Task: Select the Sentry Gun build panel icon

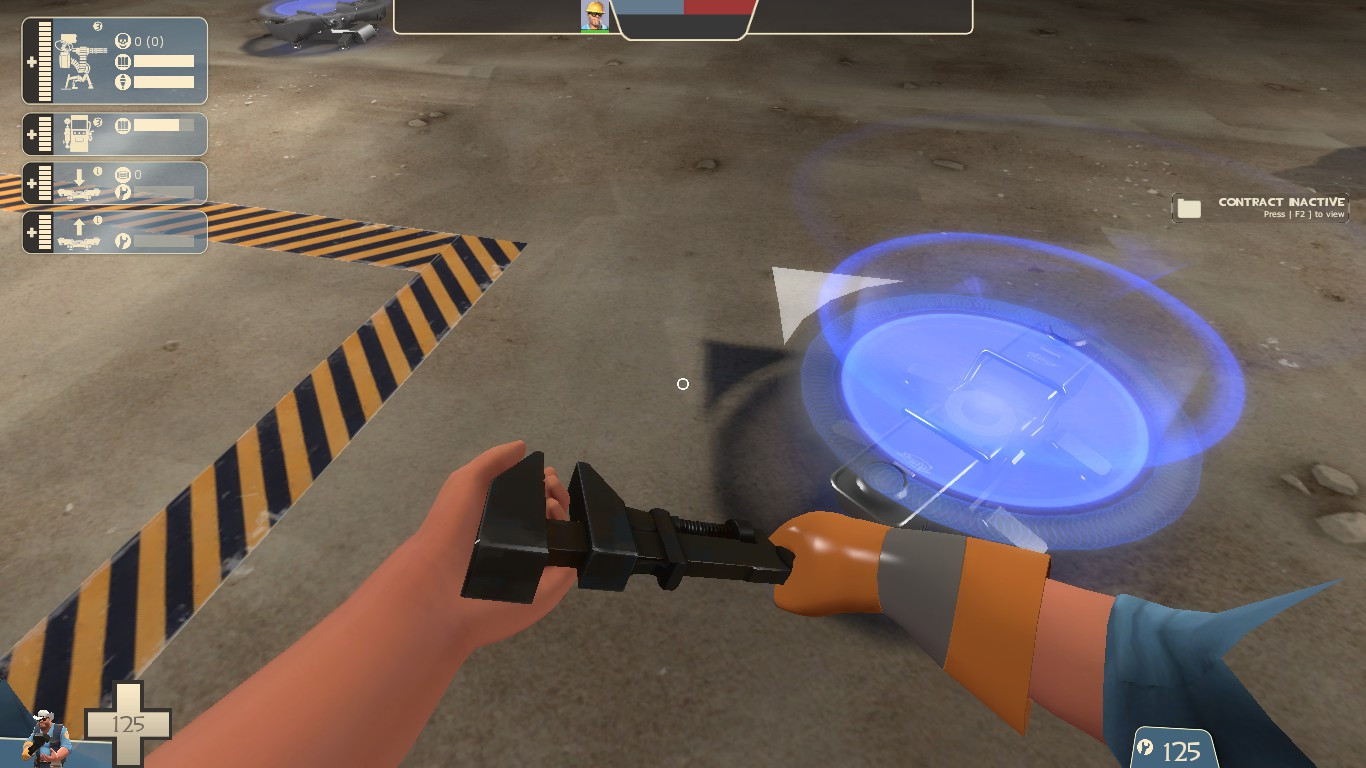Action: click(81, 59)
